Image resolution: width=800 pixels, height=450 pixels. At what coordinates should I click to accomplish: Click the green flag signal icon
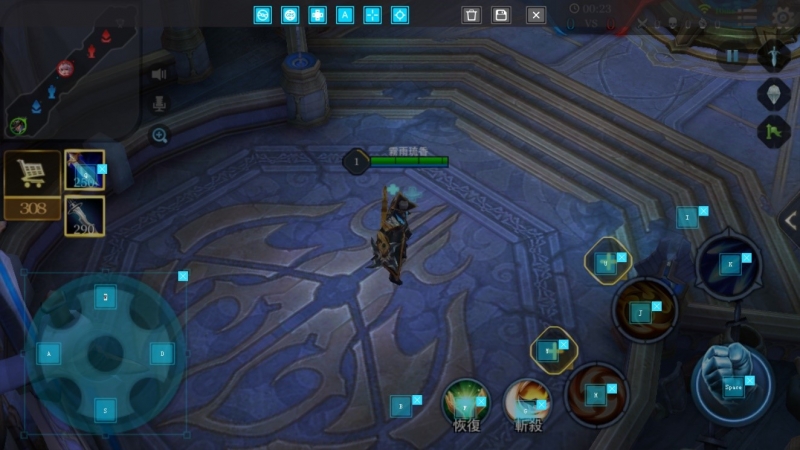pos(773,131)
